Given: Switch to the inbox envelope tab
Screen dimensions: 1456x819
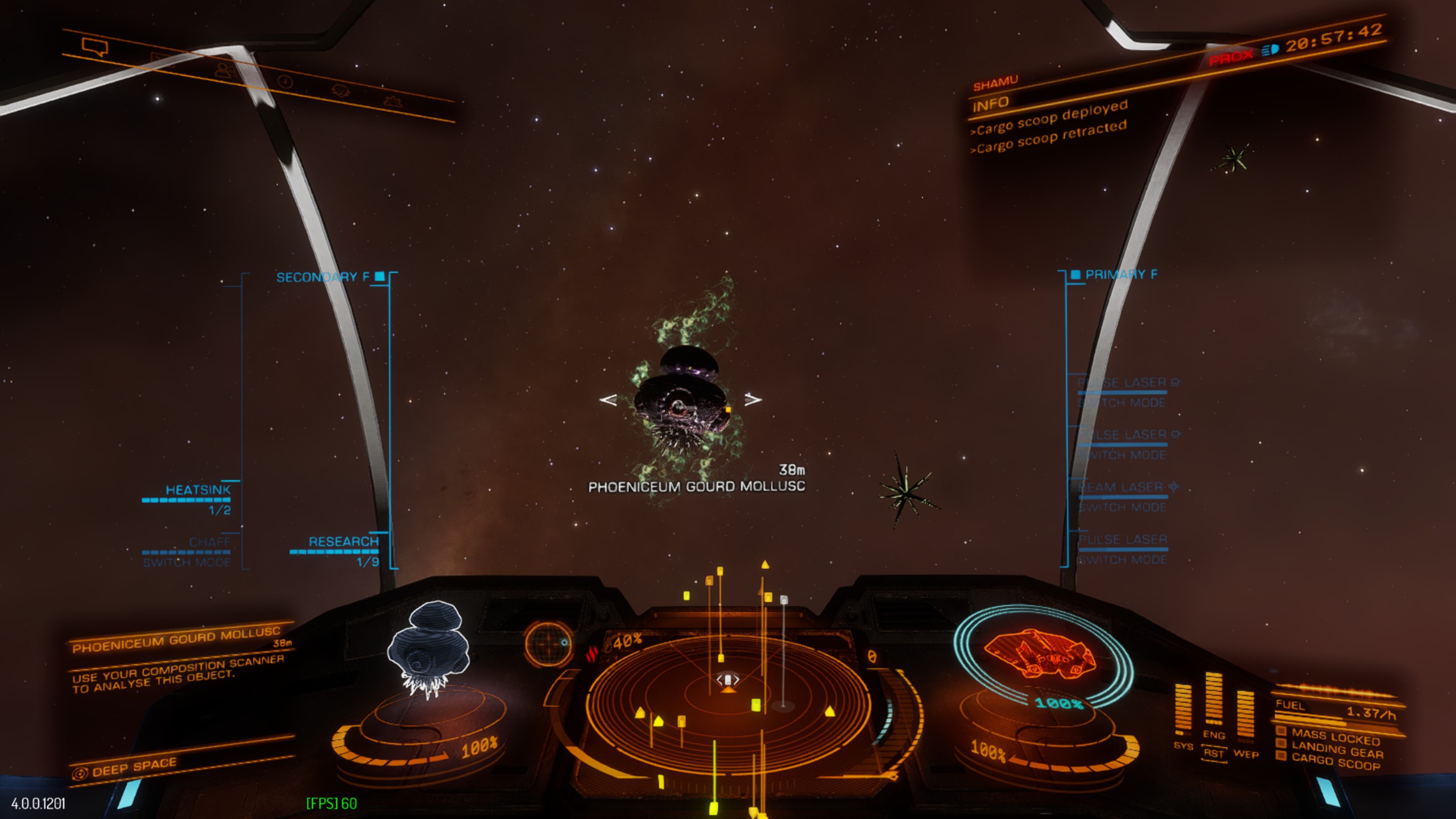Looking at the screenshot, I should coord(162,59).
